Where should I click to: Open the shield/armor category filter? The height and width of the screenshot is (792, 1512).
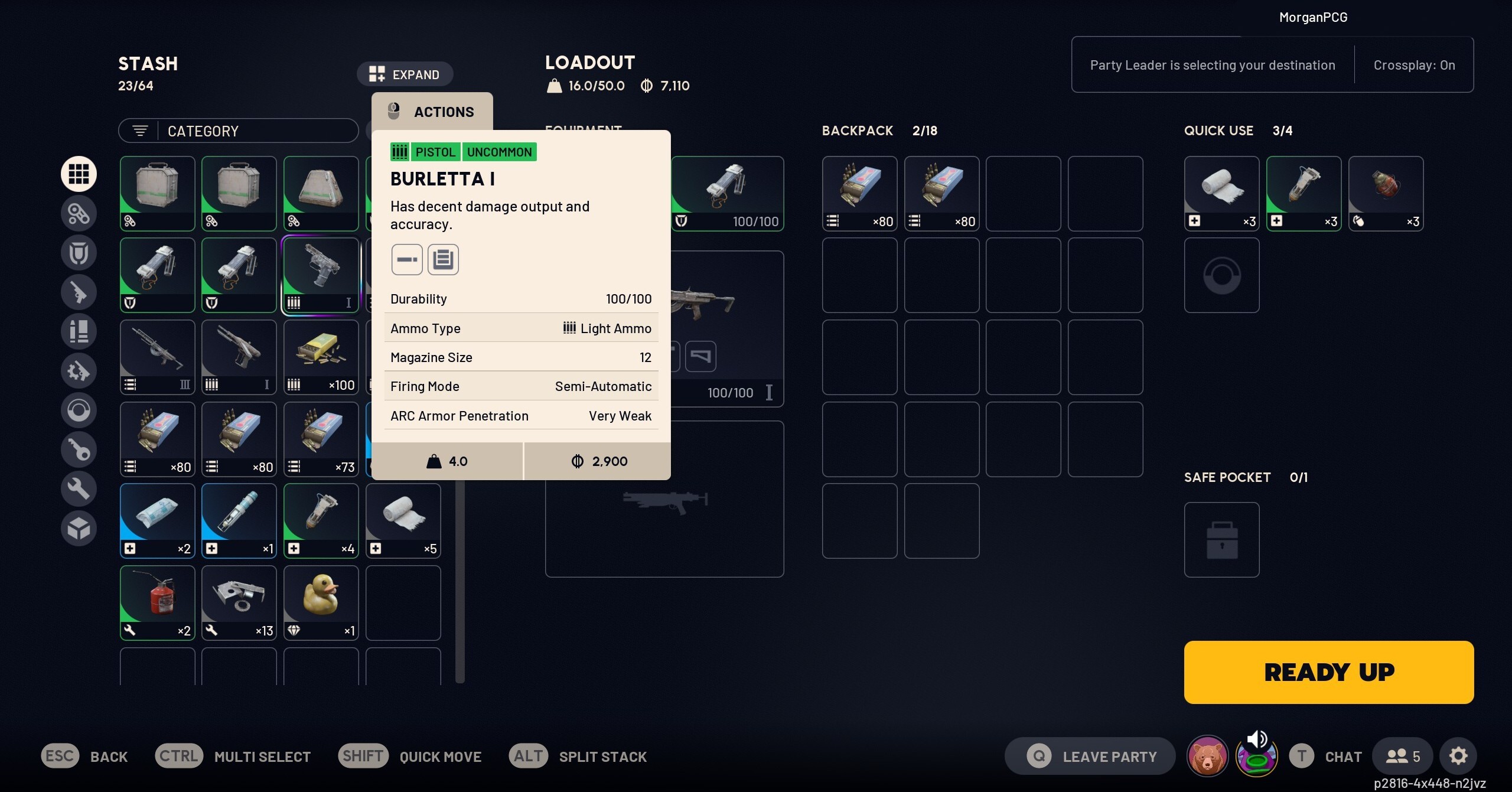pos(79,253)
